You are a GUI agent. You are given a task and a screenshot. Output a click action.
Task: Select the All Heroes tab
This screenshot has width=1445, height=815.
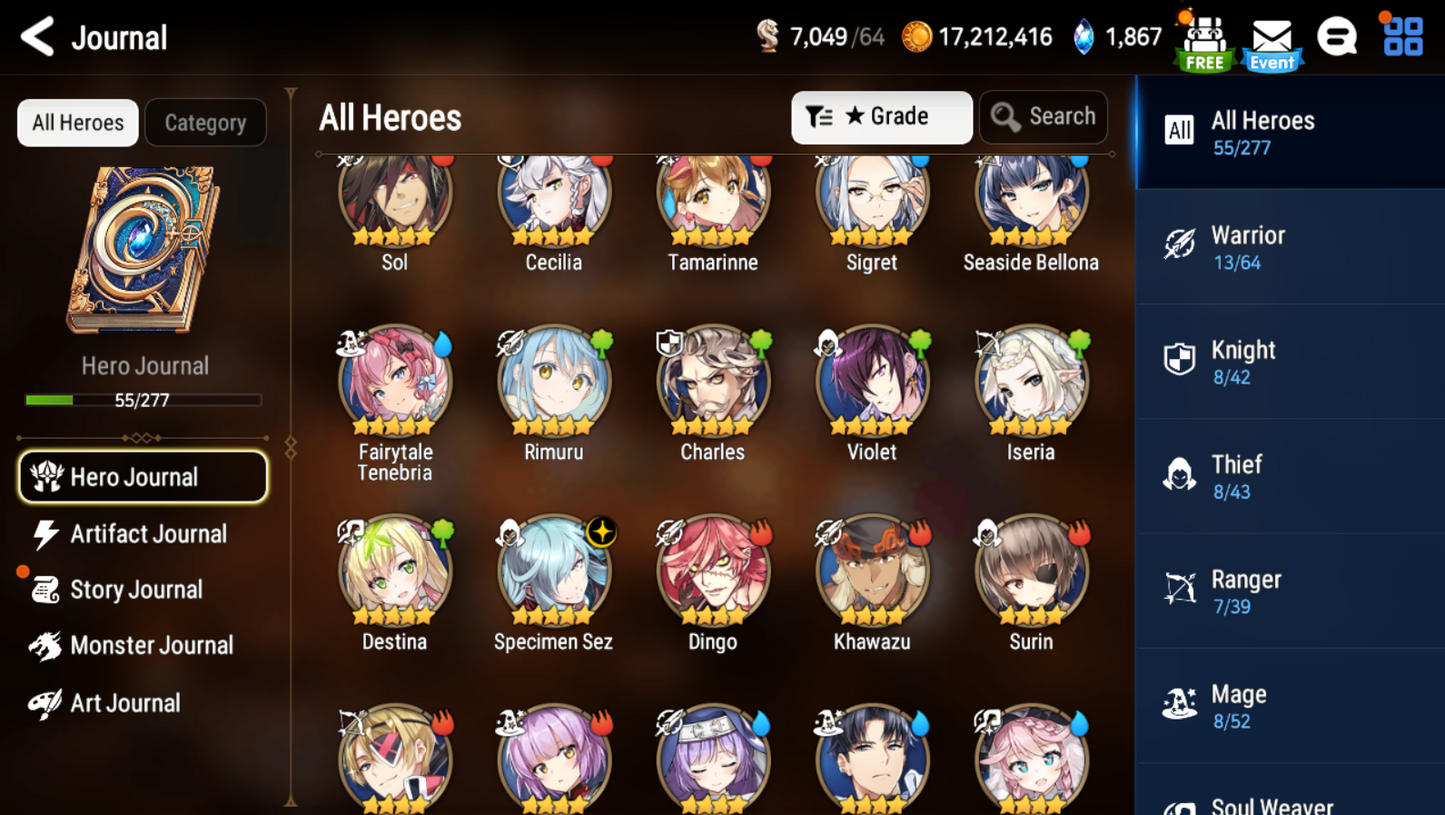(77, 122)
